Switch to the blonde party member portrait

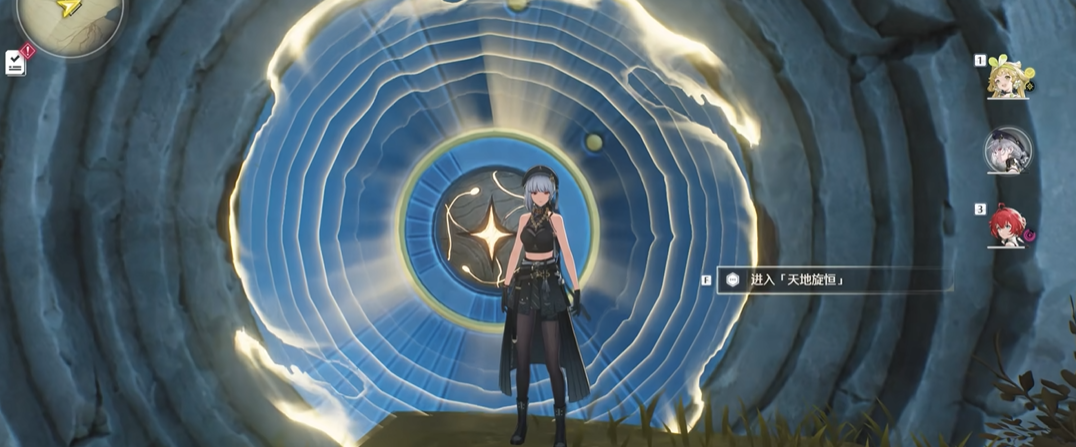[x=1005, y=78]
